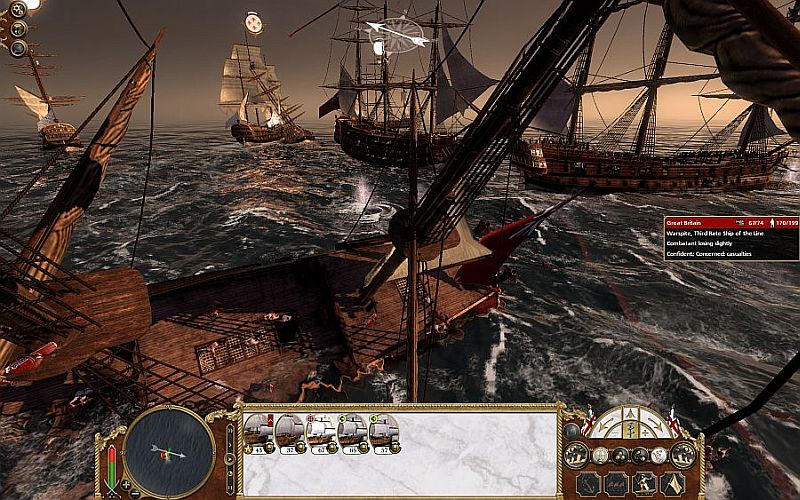Open the game options gear button
This screenshot has width=800, height=500.
(x=18, y=10)
